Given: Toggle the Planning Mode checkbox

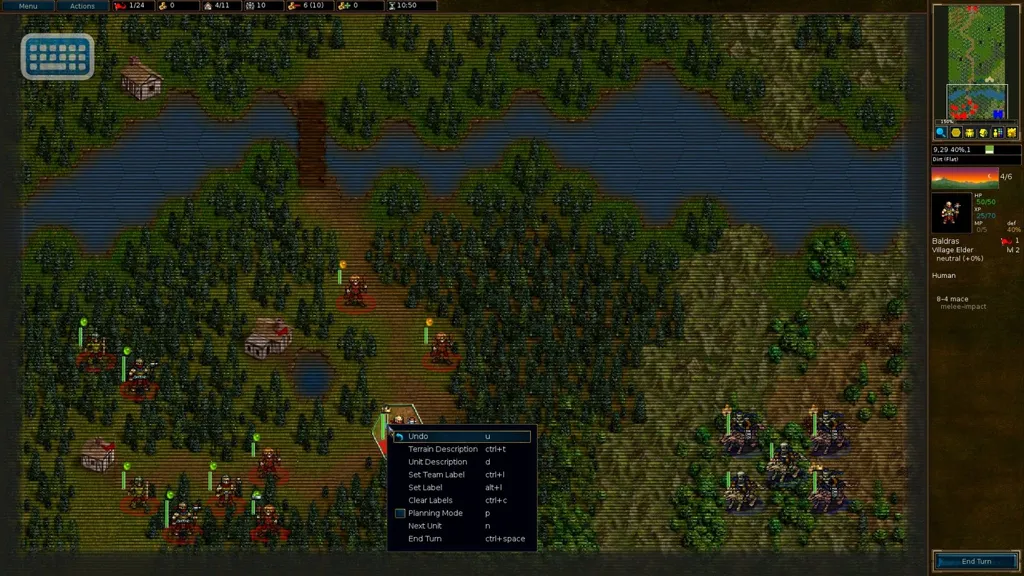Looking at the screenshot, I should click(x=400, y=513).
